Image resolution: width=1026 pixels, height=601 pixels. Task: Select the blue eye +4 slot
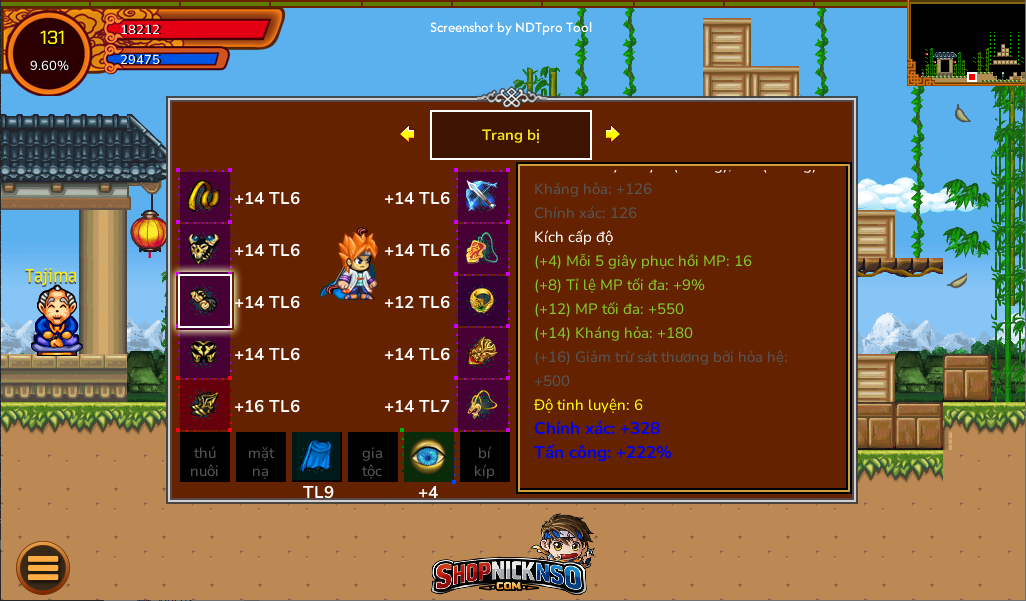(x=428, y=457)
